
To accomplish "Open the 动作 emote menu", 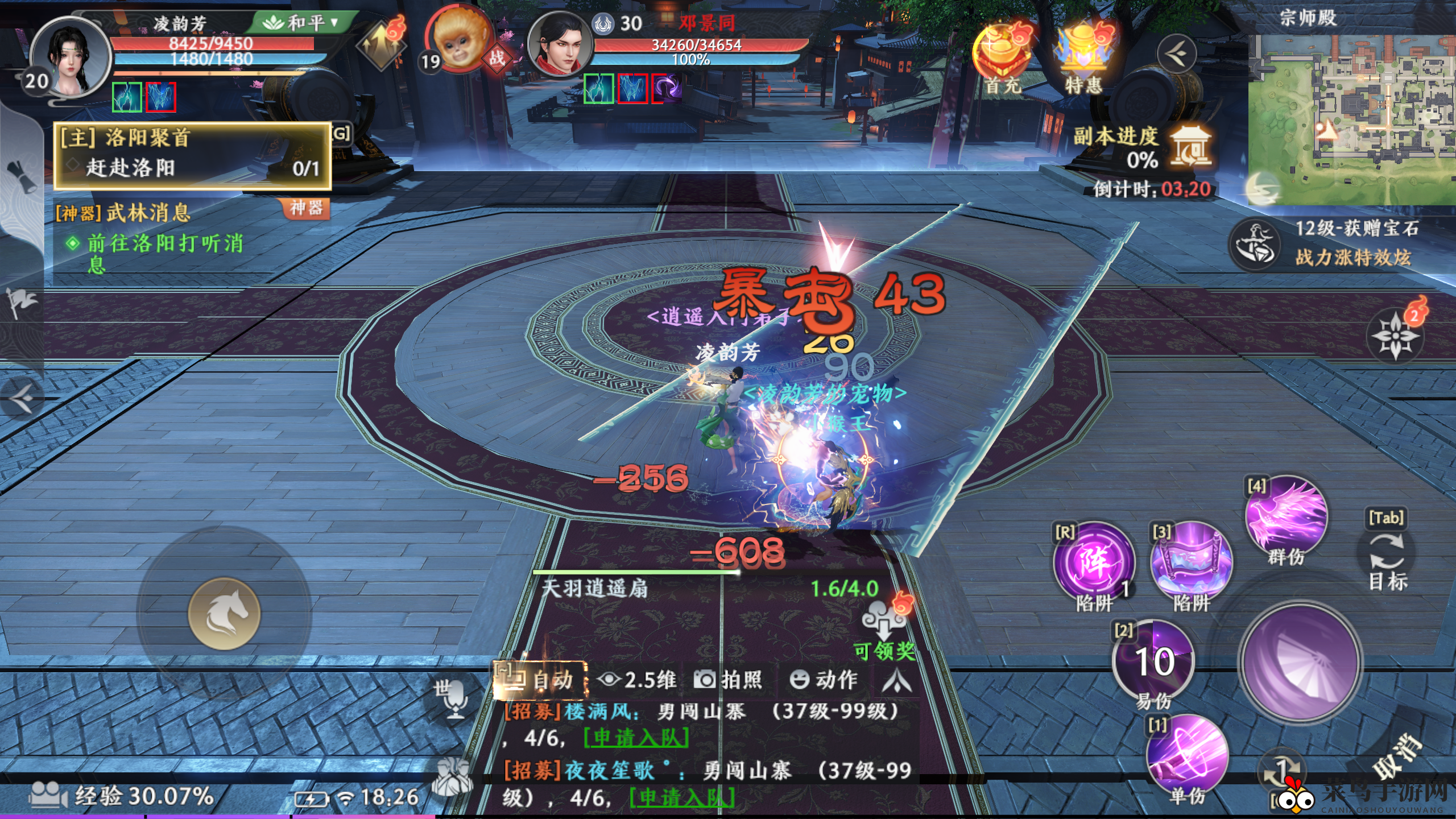I will coord(823,680).
